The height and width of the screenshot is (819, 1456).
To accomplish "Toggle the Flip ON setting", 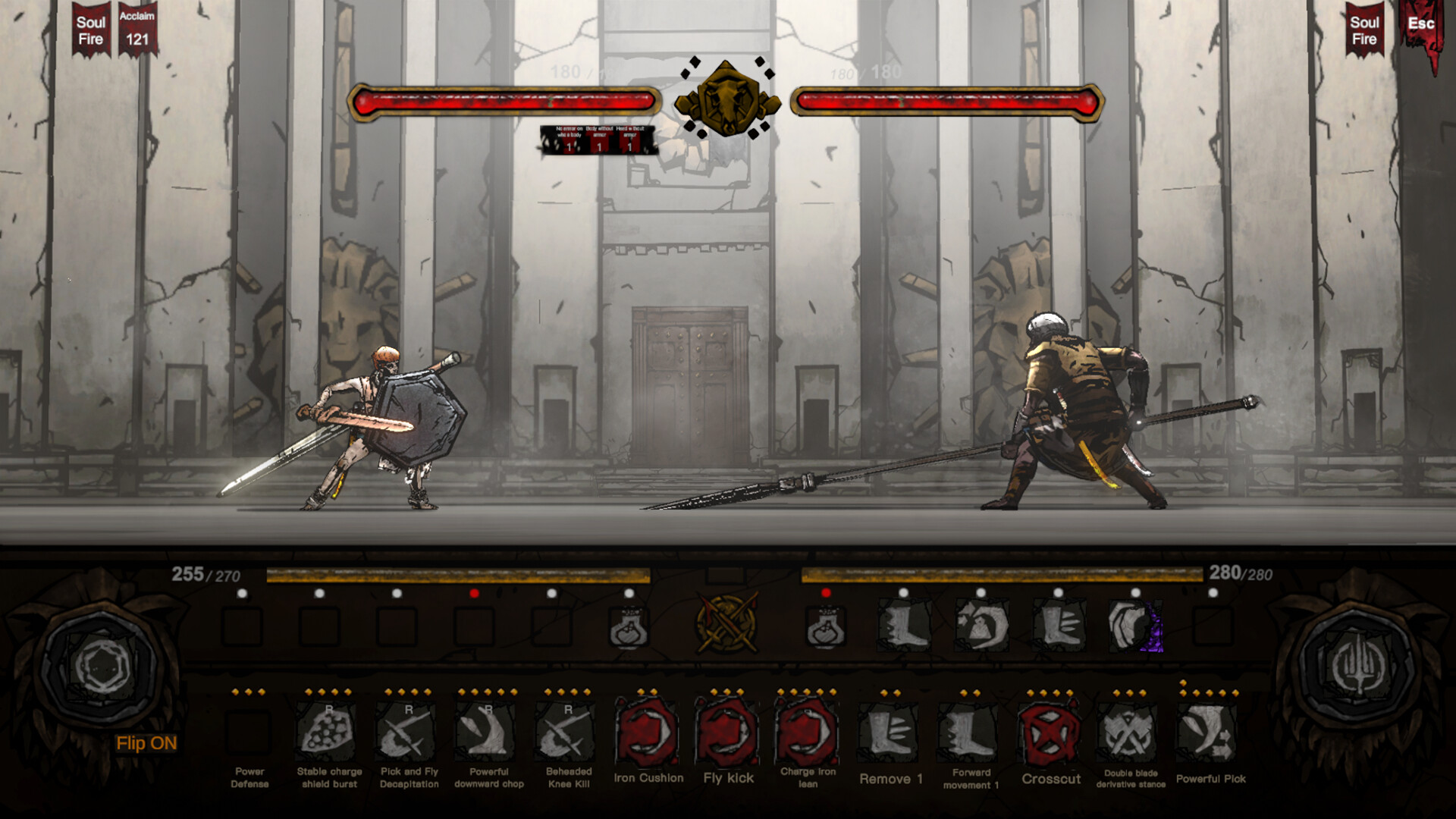I will (x=146, y=744).
